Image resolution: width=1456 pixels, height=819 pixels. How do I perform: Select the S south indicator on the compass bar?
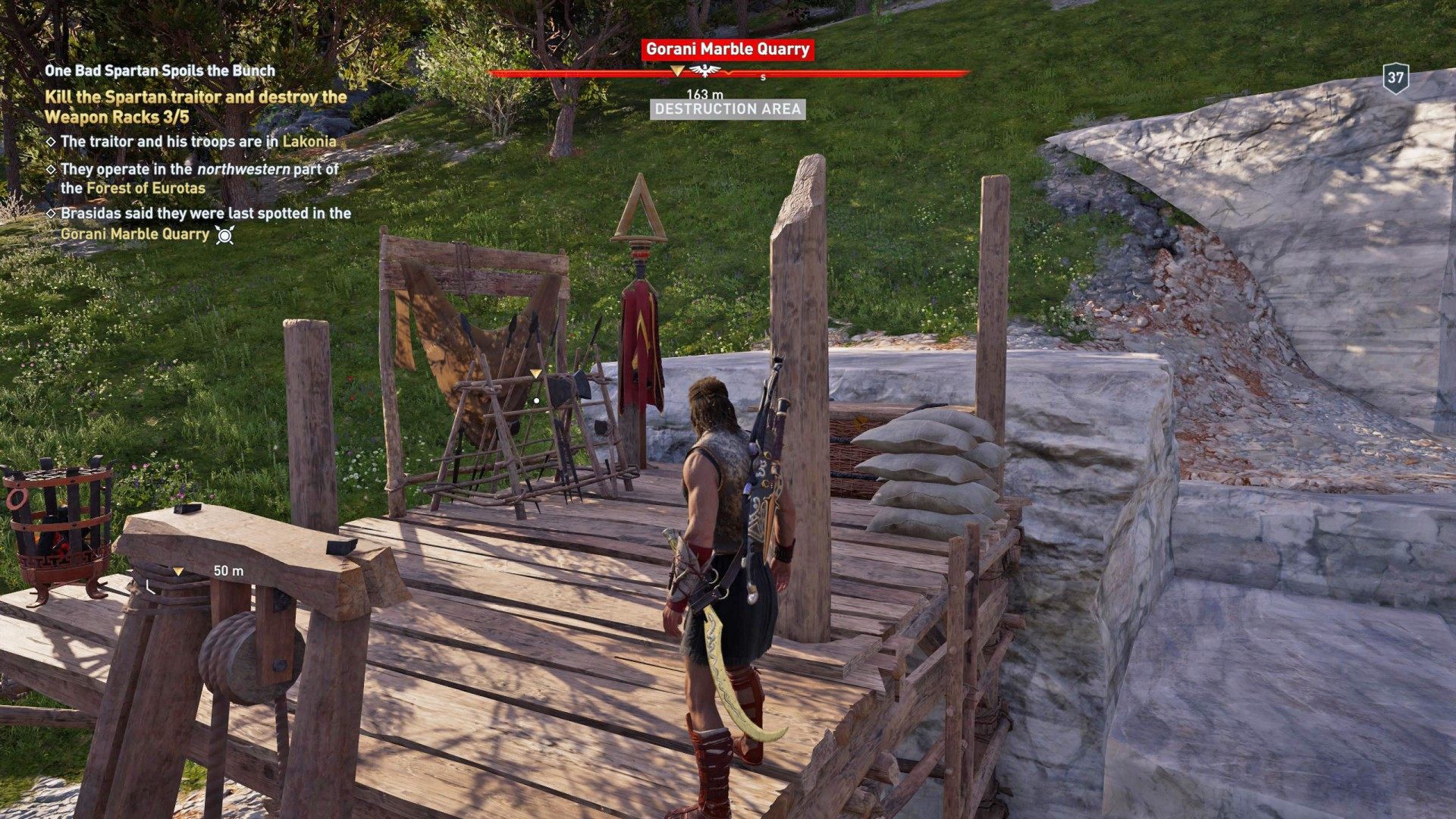tap(763, 76)
